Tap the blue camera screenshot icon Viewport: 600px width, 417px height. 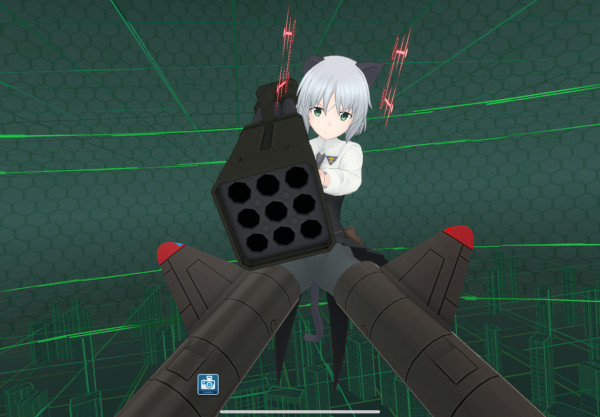pyautogui.click(x=208, y=382)
